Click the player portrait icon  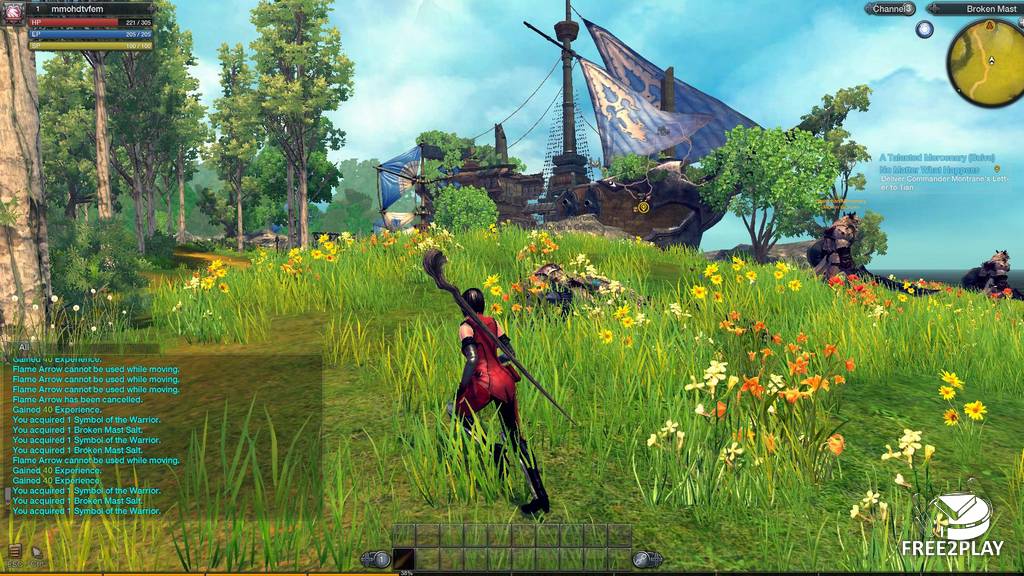pyautogui.click(x=13, y=10)
